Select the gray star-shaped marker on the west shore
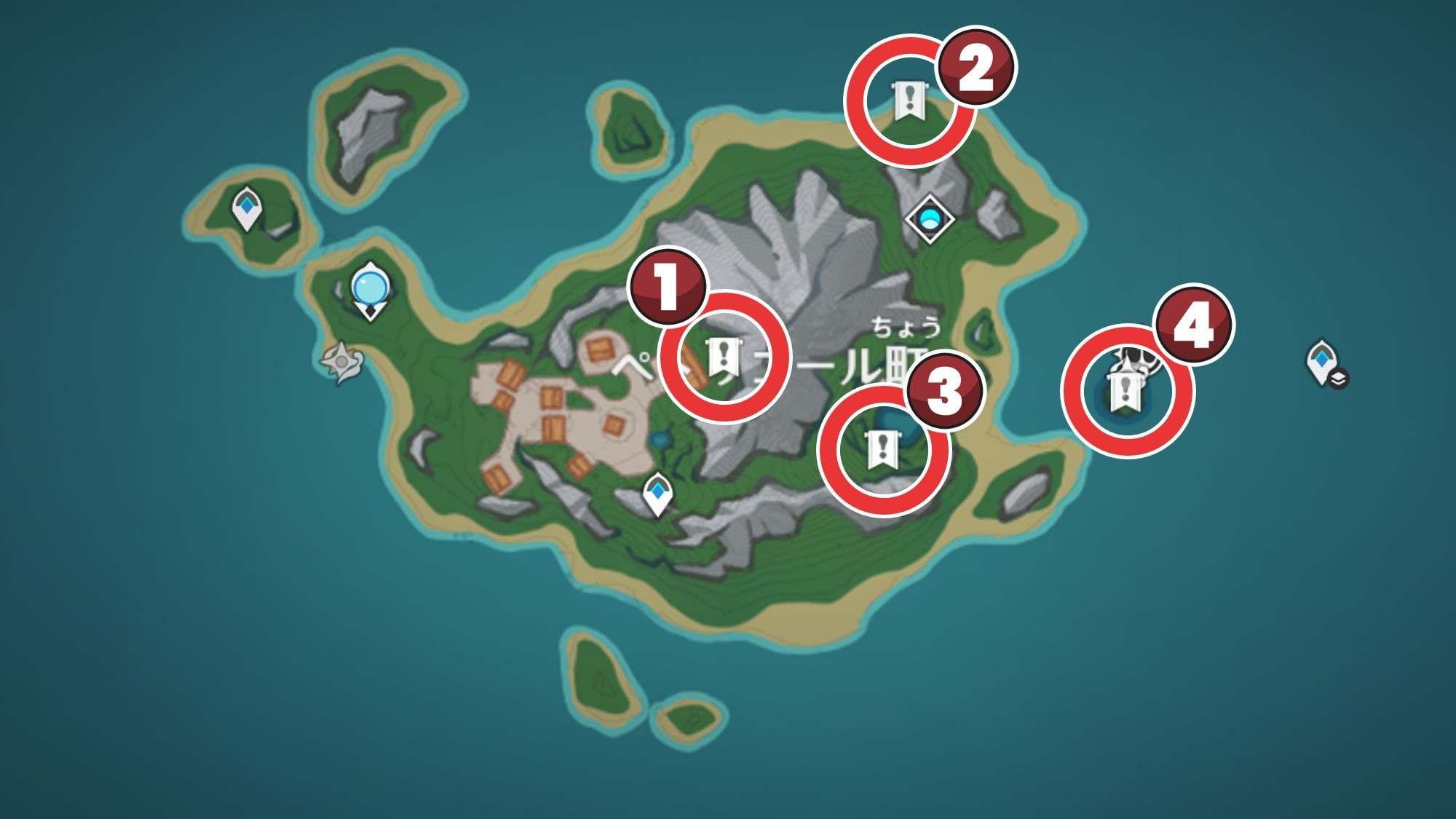Screen dimensions: 1456x819 click(x=341, y=361)
